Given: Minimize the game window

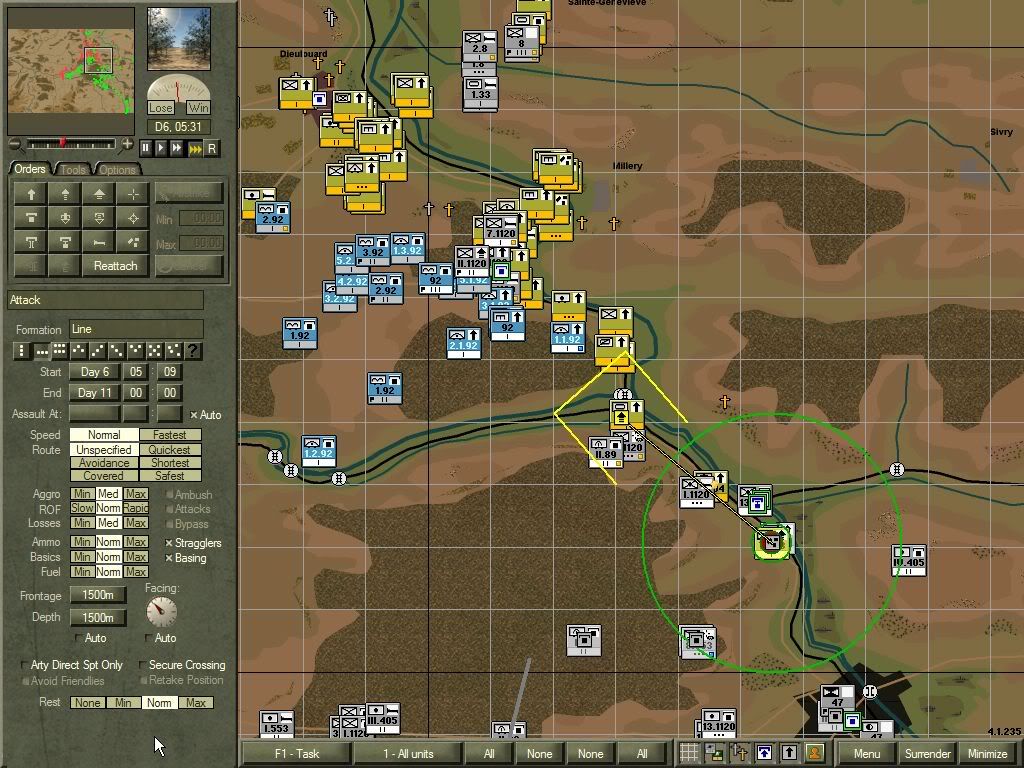Looking at the screenshot, I should tap(987, 753).
